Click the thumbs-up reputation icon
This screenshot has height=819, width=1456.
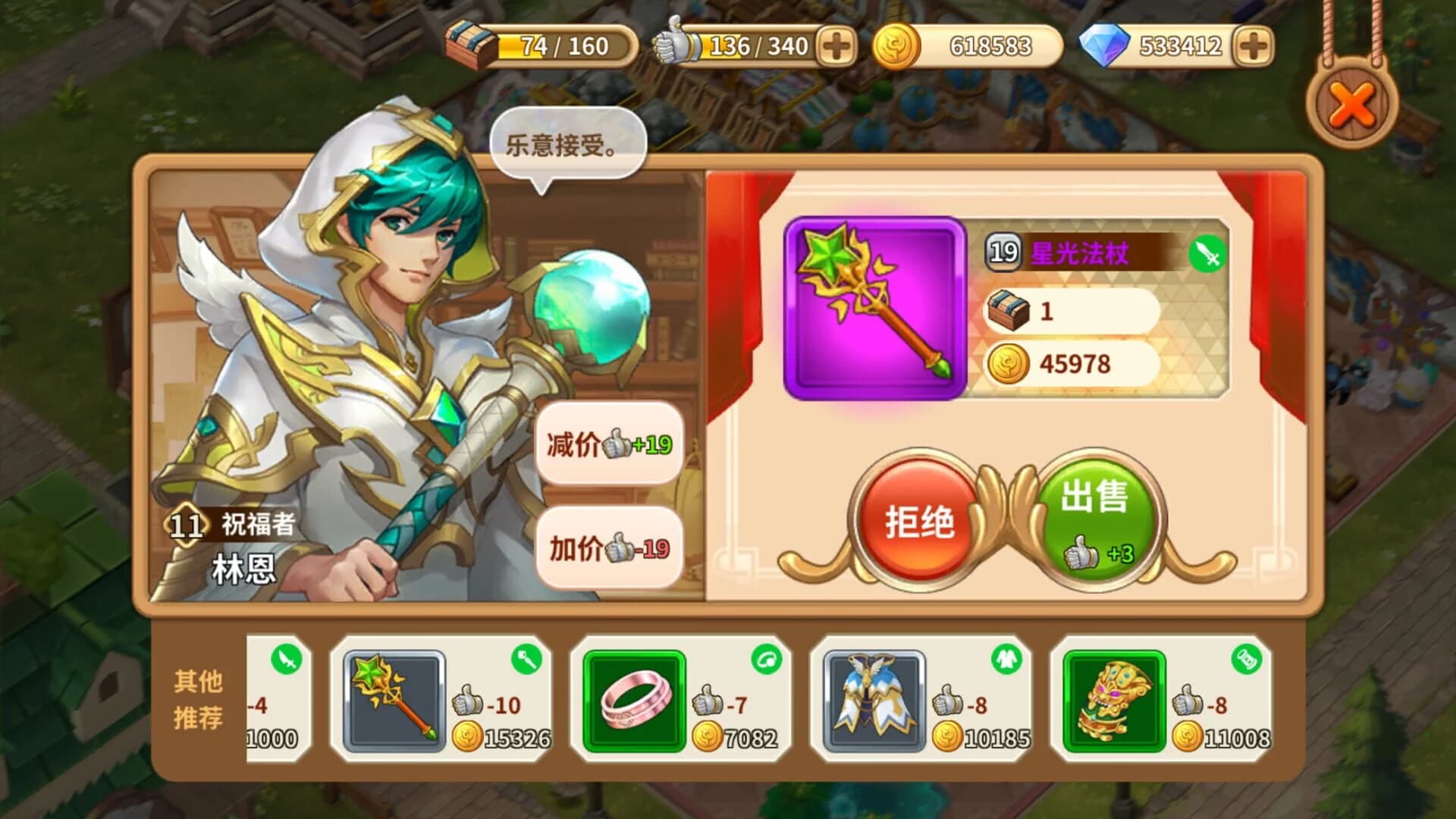(x=673, y=43)
